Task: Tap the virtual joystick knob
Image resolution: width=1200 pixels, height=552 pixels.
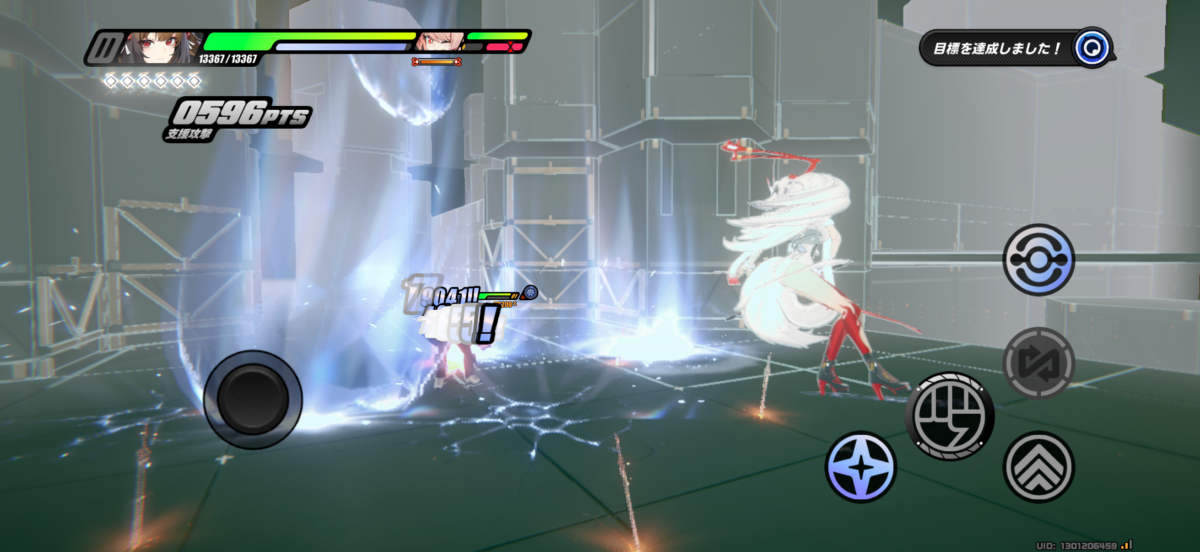Action: click(x=253, y=399)
